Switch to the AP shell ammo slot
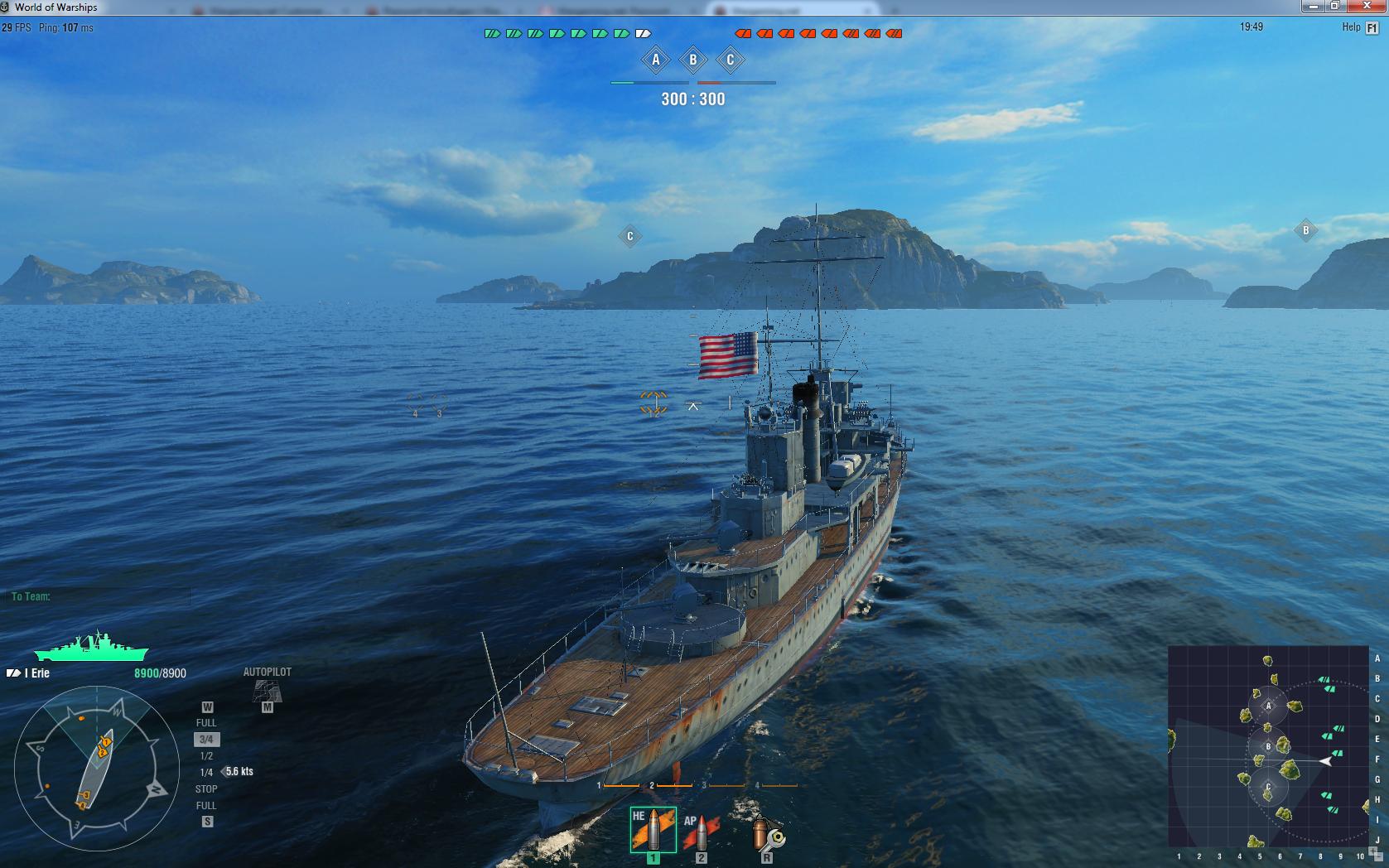This screenshot has height=868, width=1389. (x=701, y=831)
